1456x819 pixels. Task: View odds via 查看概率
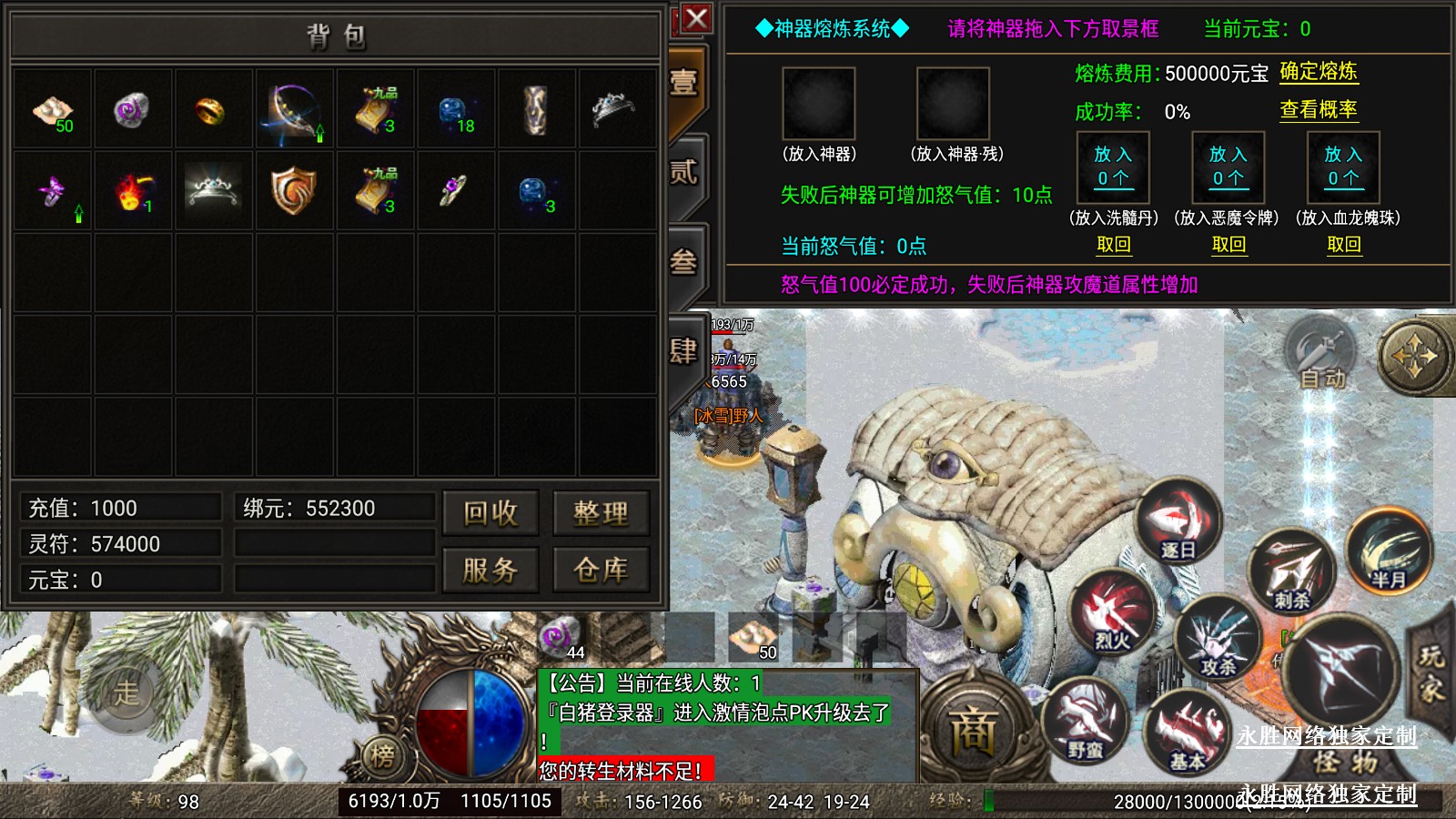click(1318, 110)
